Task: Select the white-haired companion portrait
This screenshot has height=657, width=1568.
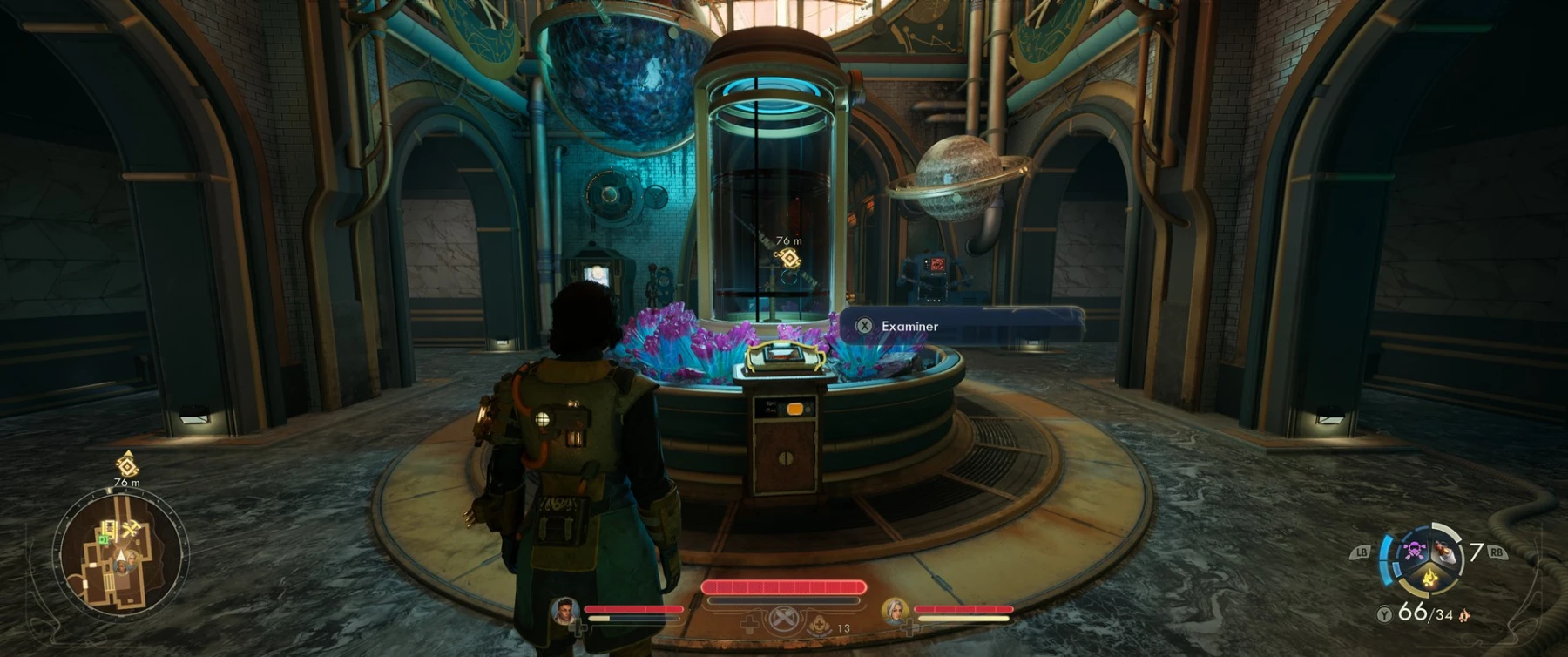Action: 895,611
